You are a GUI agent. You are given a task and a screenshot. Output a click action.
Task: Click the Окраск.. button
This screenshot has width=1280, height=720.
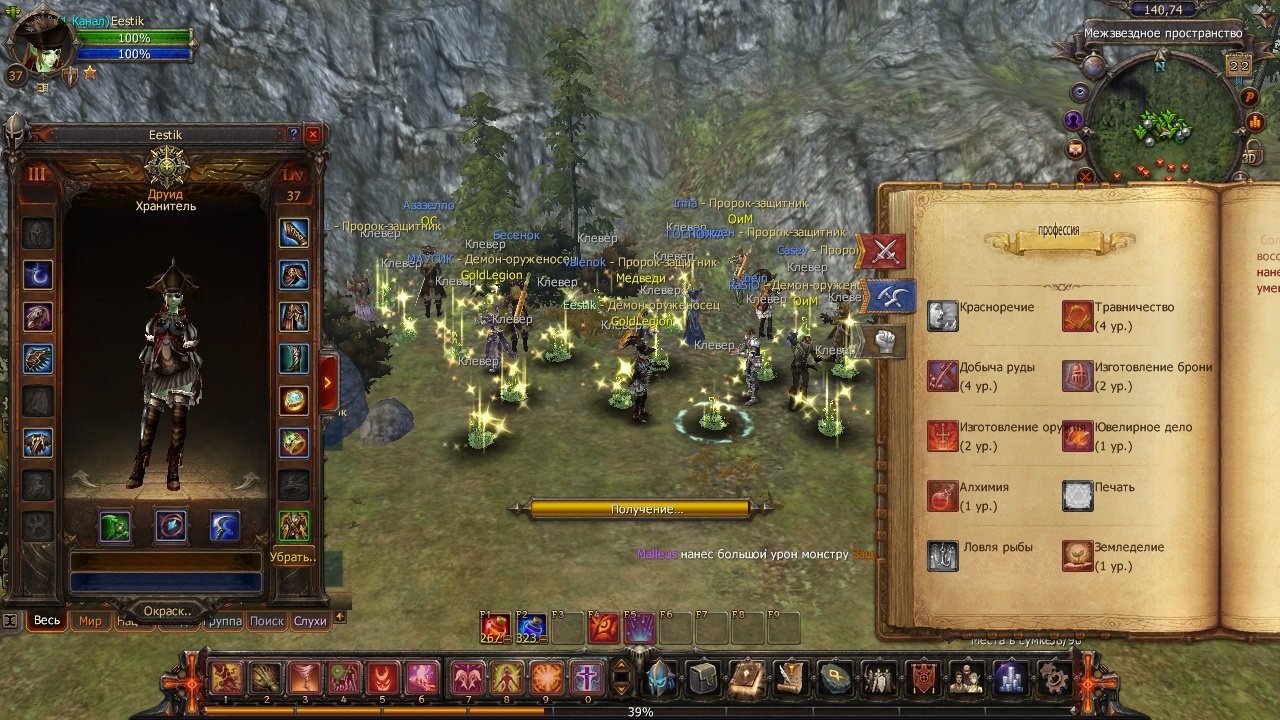(x=166, y=610)
